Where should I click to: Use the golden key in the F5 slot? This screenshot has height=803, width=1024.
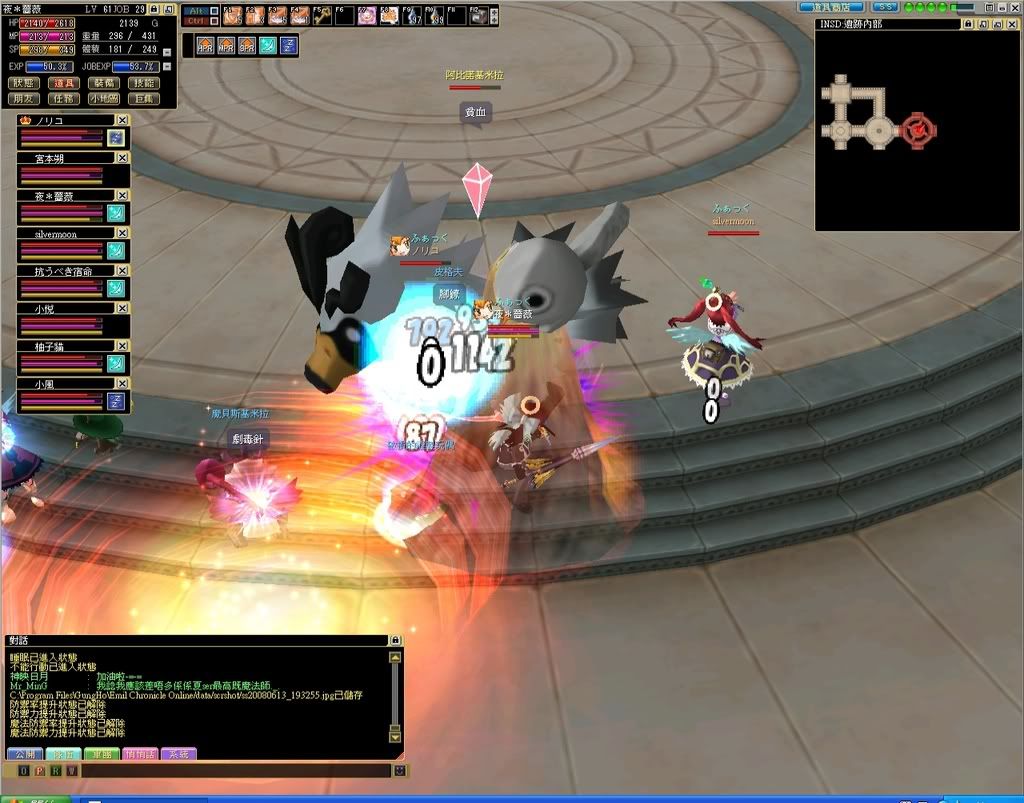point(321,15)
